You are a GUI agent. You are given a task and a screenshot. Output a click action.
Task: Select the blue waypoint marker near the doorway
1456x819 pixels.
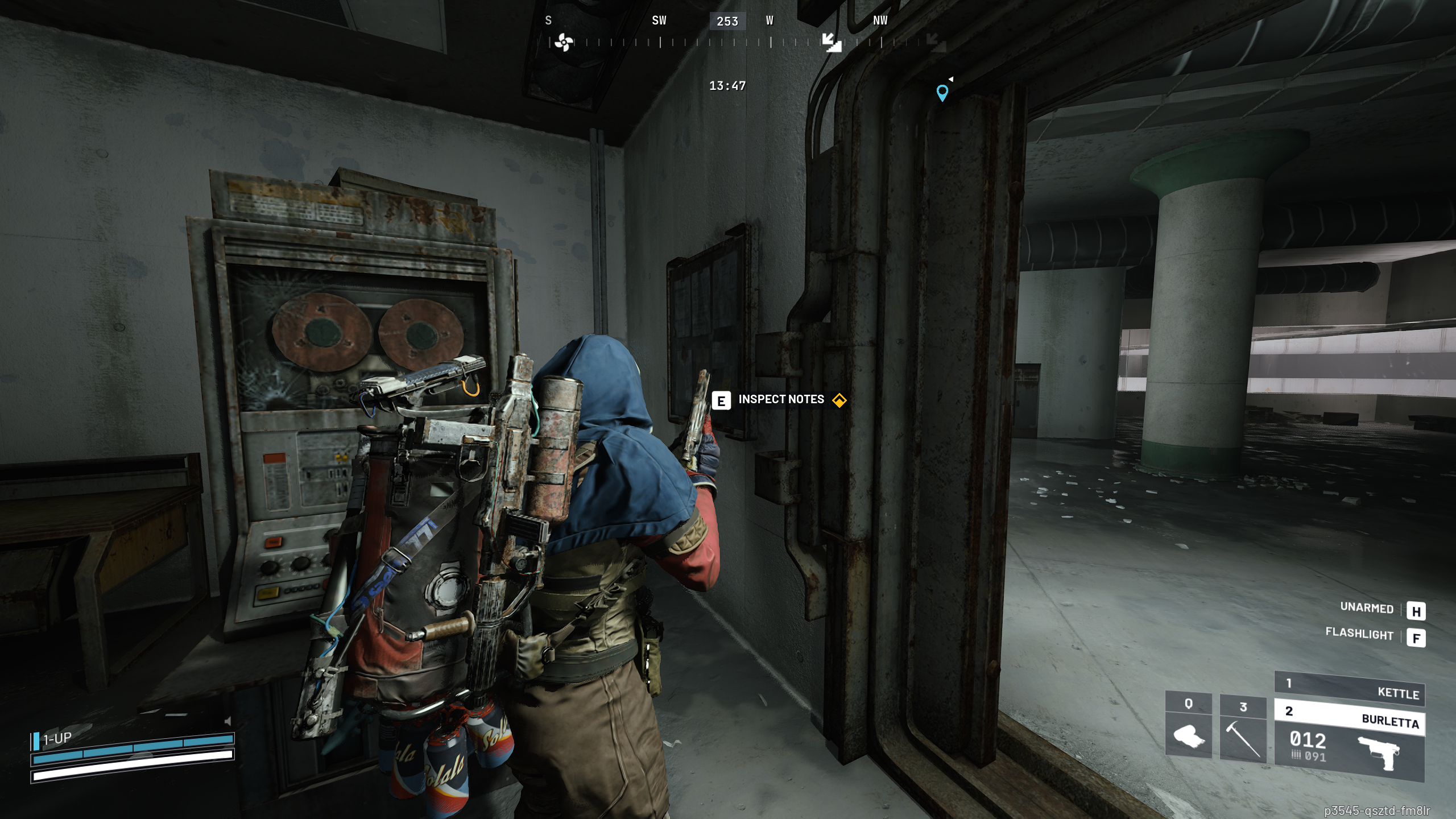943,94
